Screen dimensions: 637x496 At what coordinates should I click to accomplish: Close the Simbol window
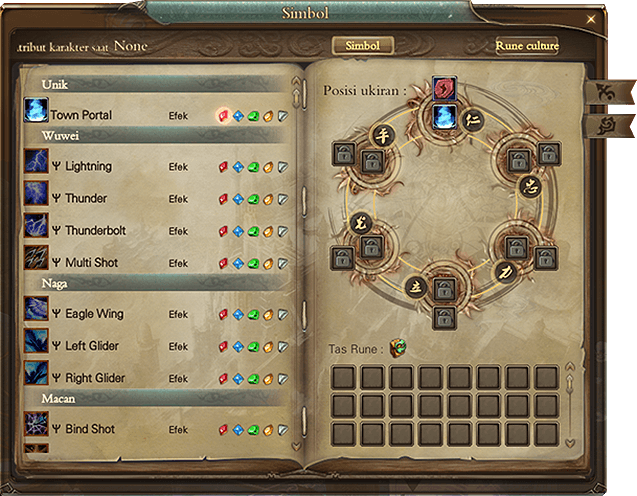point(591,20)
